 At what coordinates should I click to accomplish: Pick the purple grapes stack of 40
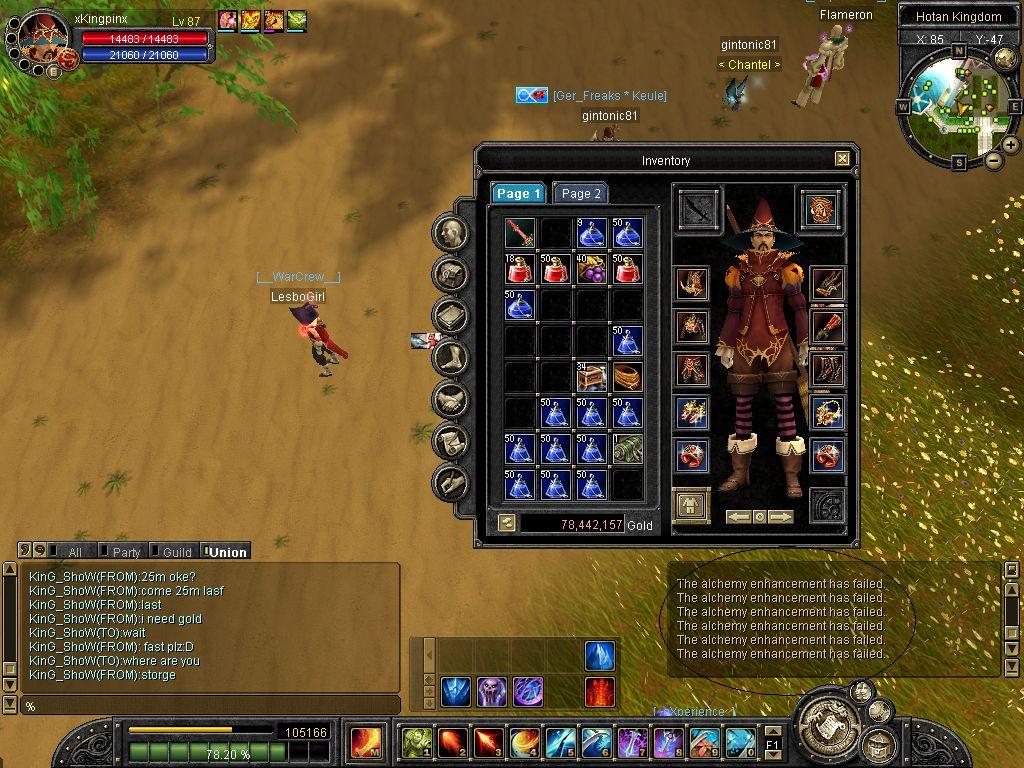(590, 269)
